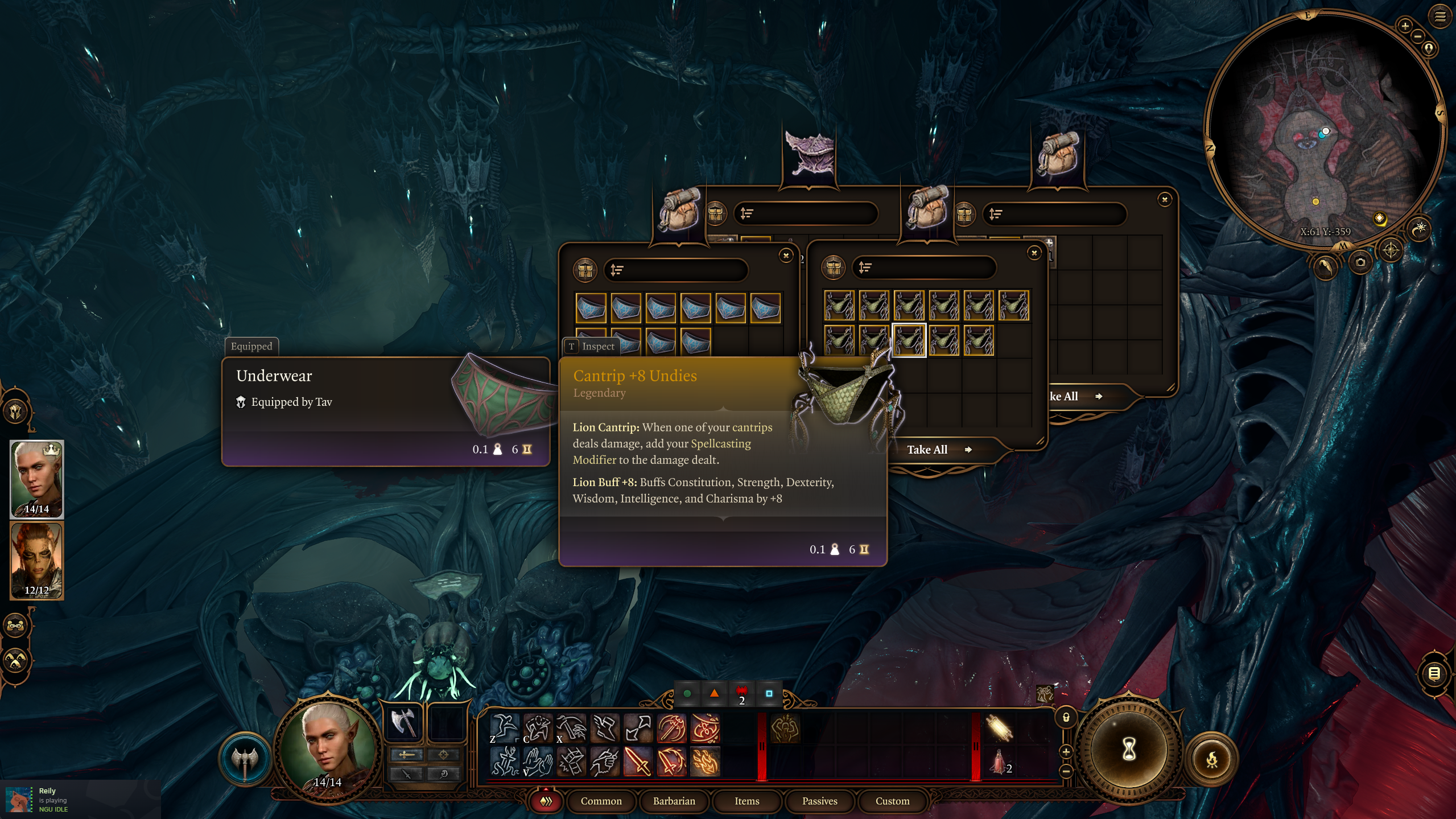Image resolution: width=1456 pixels, height=819 pixels.
Task: Switch to the Common hotbar tab
Action: pos(601,801)
